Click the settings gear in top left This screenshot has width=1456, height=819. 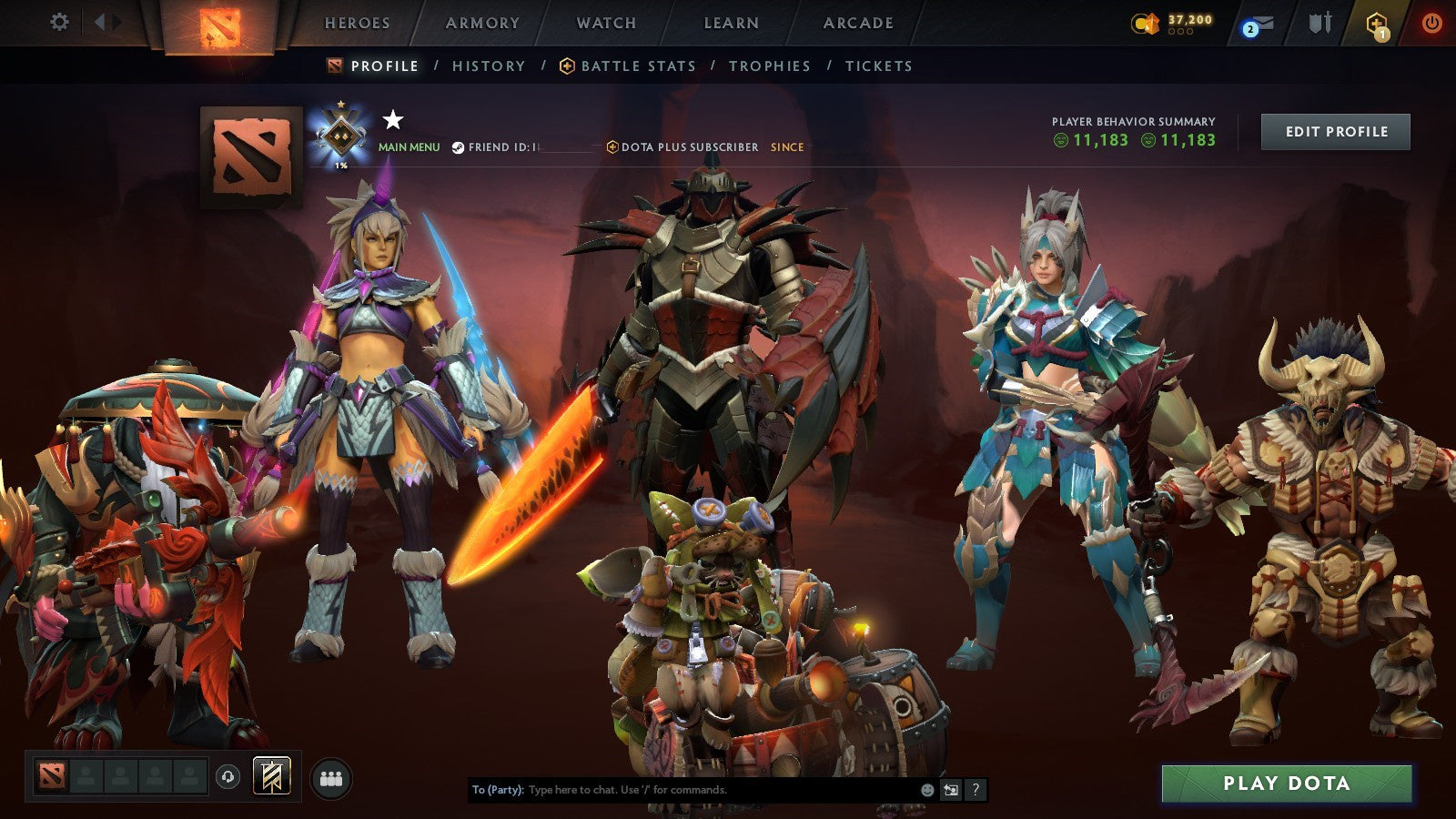click(x=60, y=23)
